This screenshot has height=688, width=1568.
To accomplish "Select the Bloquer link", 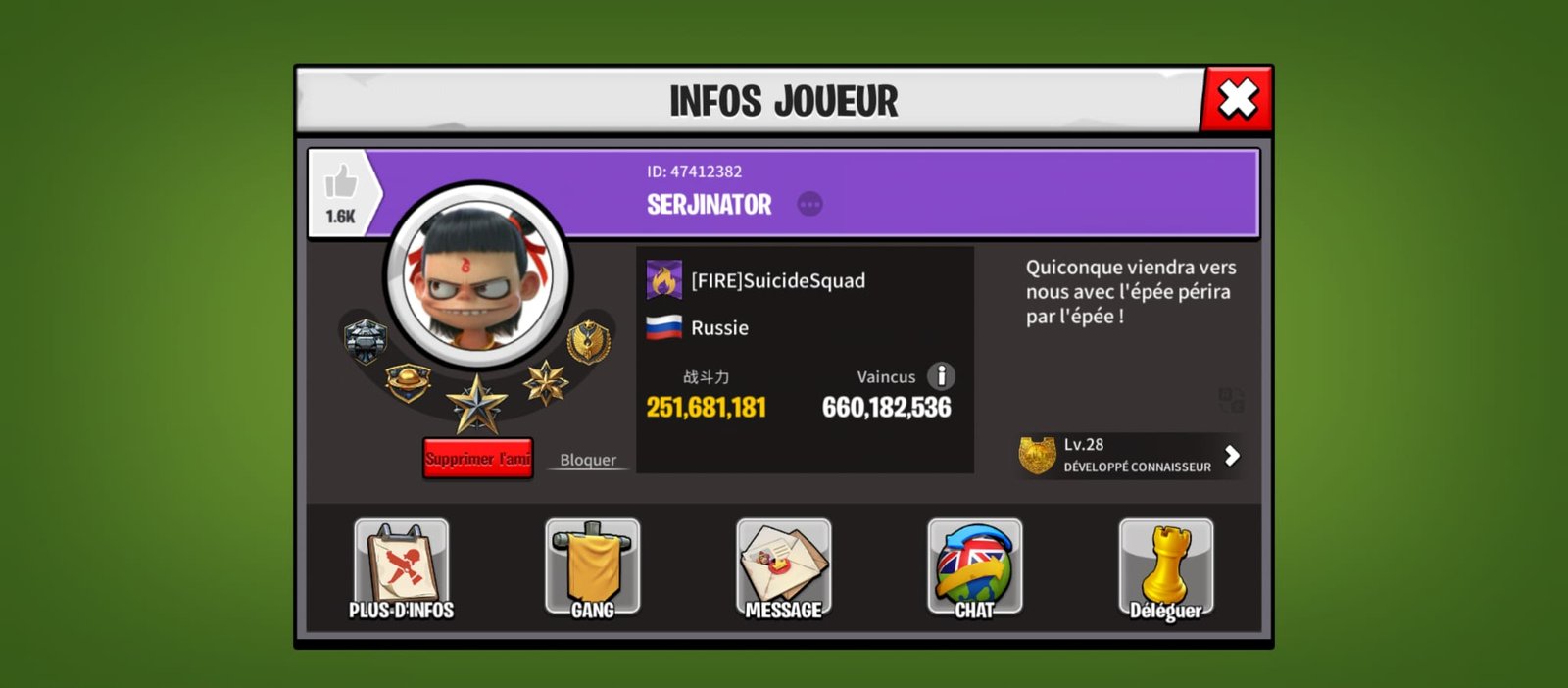I will tap(588, 460).
